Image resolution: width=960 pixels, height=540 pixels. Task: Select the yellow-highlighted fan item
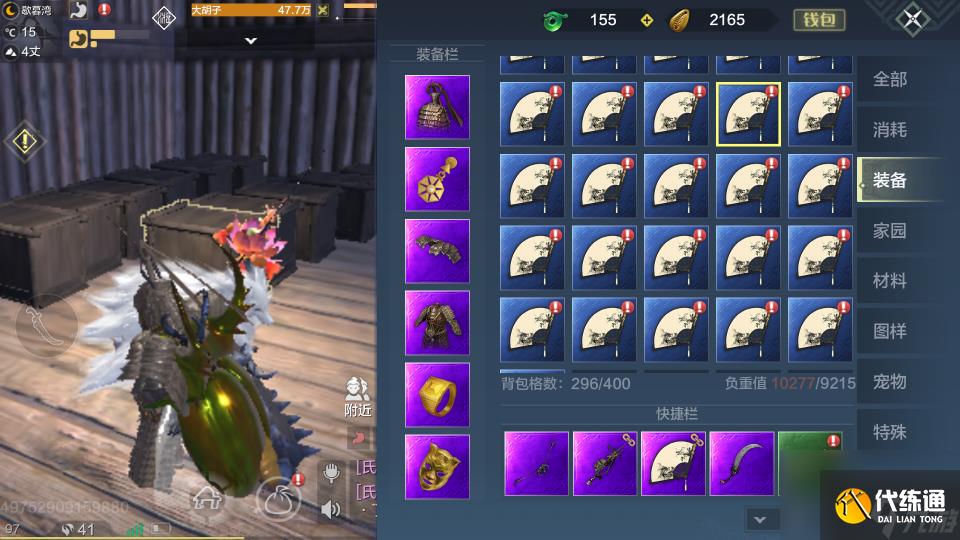click(x=749, y=114)
